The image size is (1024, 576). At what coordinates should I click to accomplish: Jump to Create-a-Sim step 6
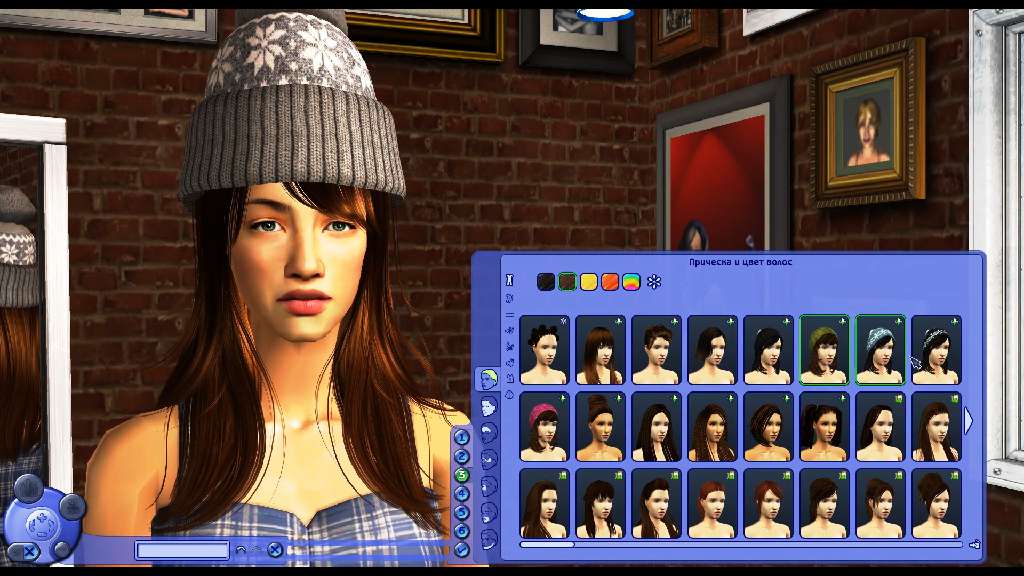tap(462, 530)
